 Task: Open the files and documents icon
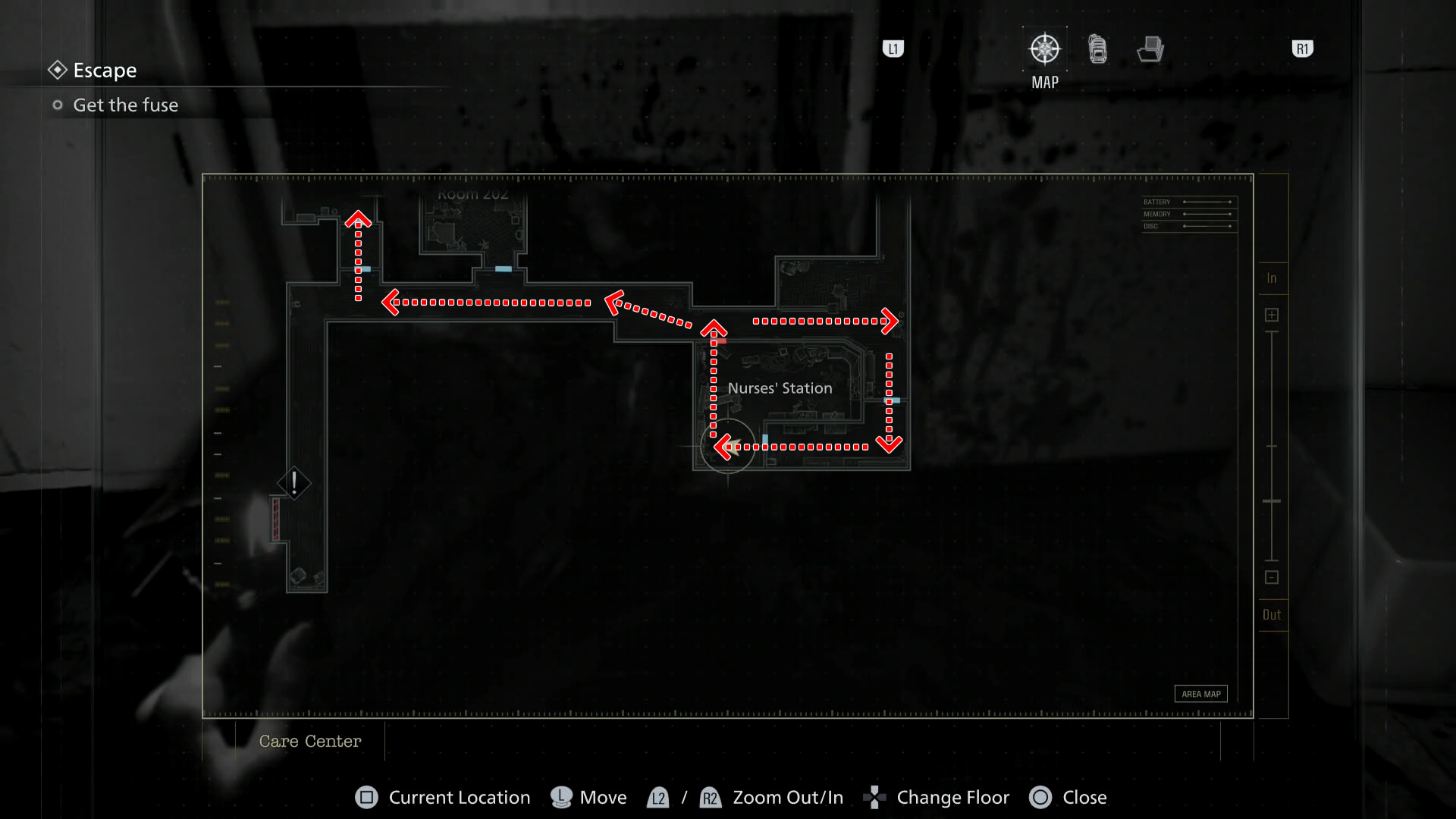[1150, 48]
